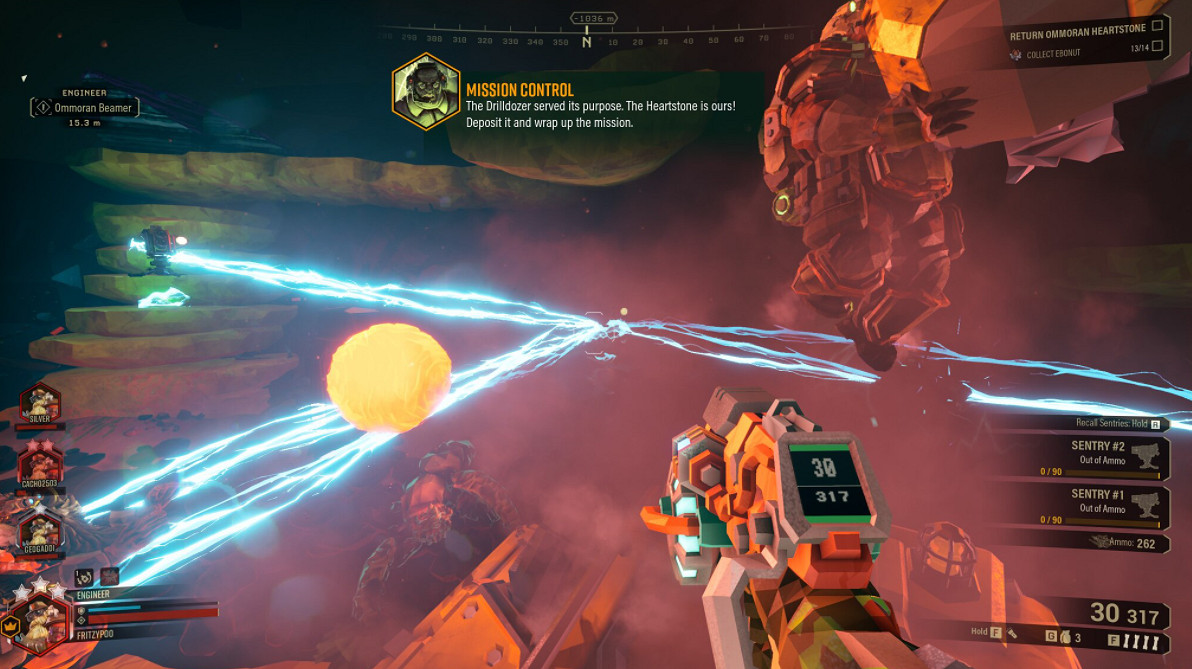This screenshot has width=1192, height=669.
Task: Select the Sentry #1 status panel
Action: [x=1098, y=505]
